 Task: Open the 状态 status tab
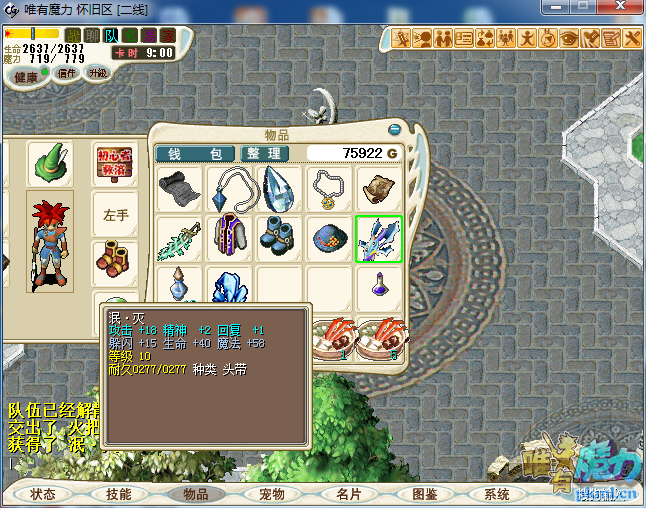pos(43,494)
